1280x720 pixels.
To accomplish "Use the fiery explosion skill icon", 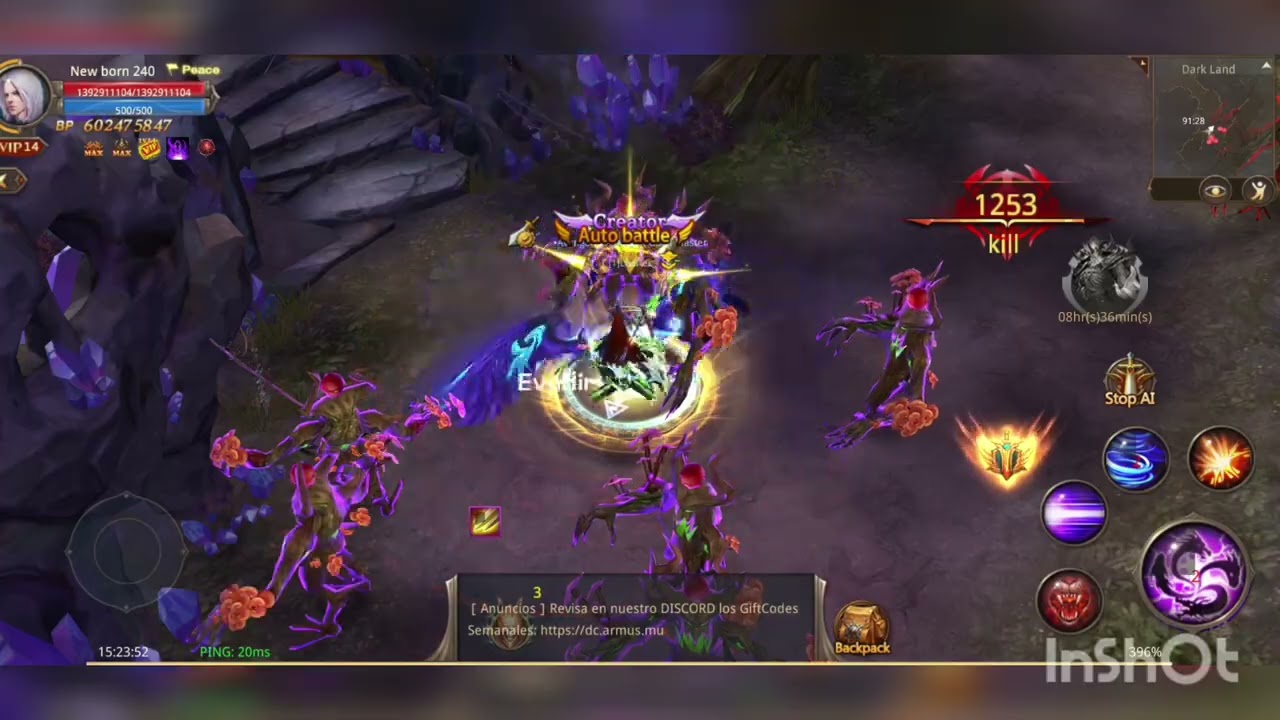I will pyautogui.click(x=1222, y=459).
